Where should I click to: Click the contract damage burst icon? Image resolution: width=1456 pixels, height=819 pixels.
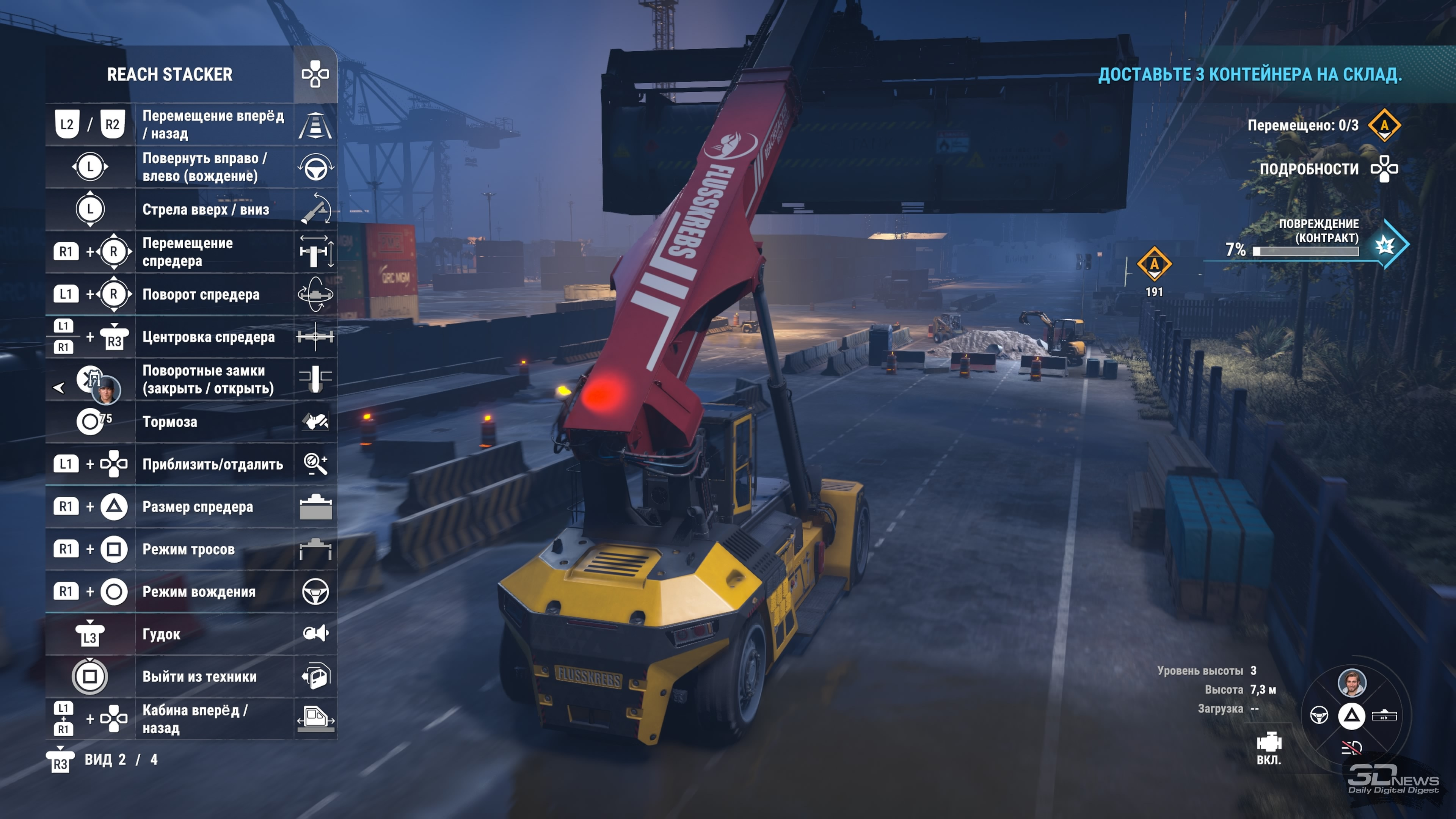tap(1385, 245)
